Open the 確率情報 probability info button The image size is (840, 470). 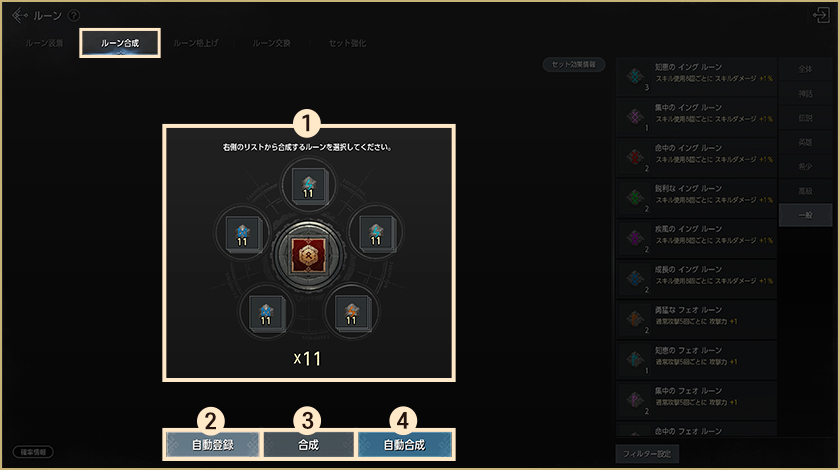coord(33,452)
